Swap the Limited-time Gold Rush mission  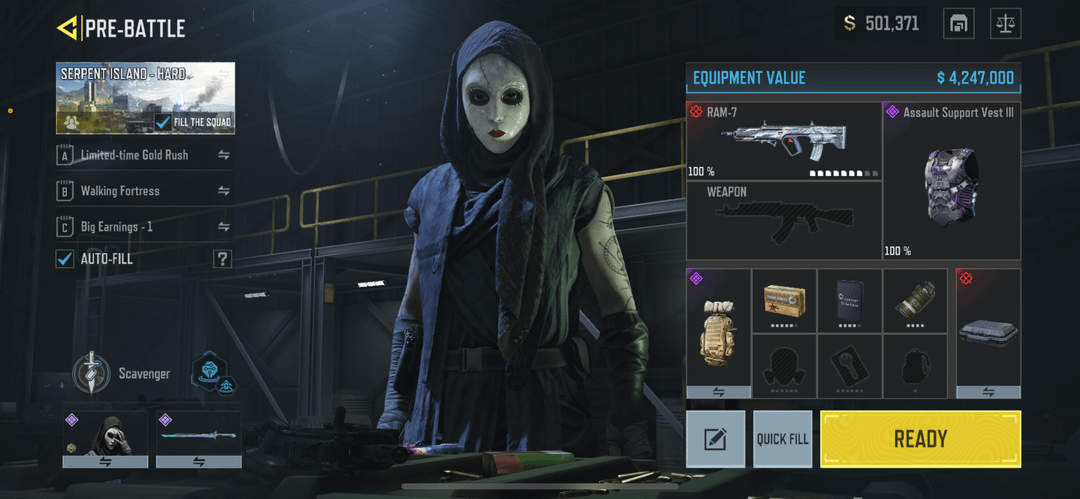coord(223,155)
